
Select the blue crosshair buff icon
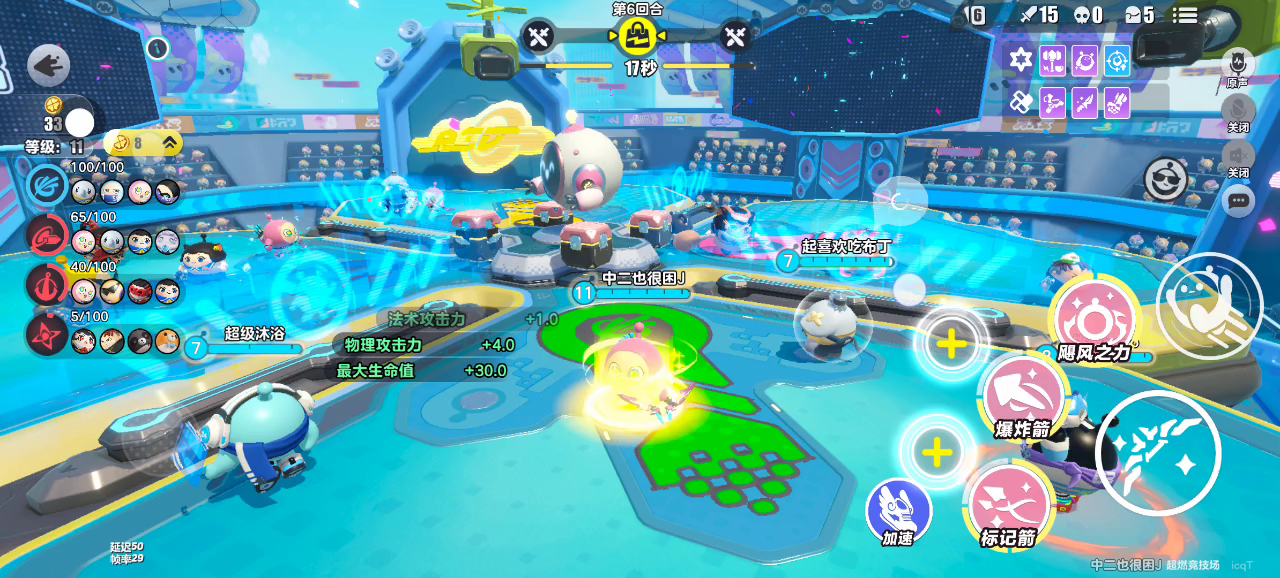(x=1116, y=60)
